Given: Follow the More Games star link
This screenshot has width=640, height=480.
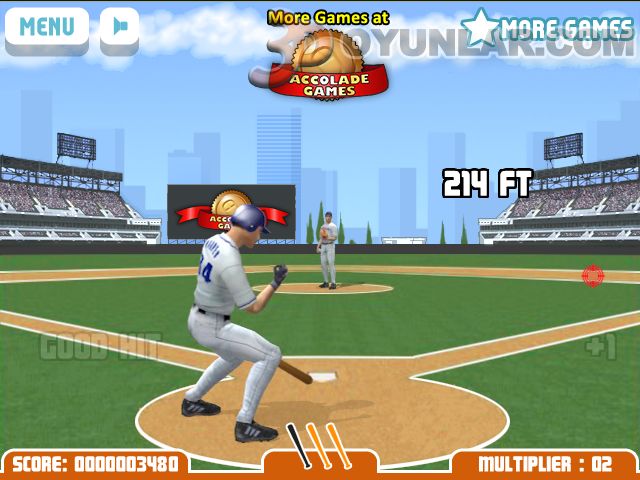Looking at the screenshot, I should pos(547,28).
